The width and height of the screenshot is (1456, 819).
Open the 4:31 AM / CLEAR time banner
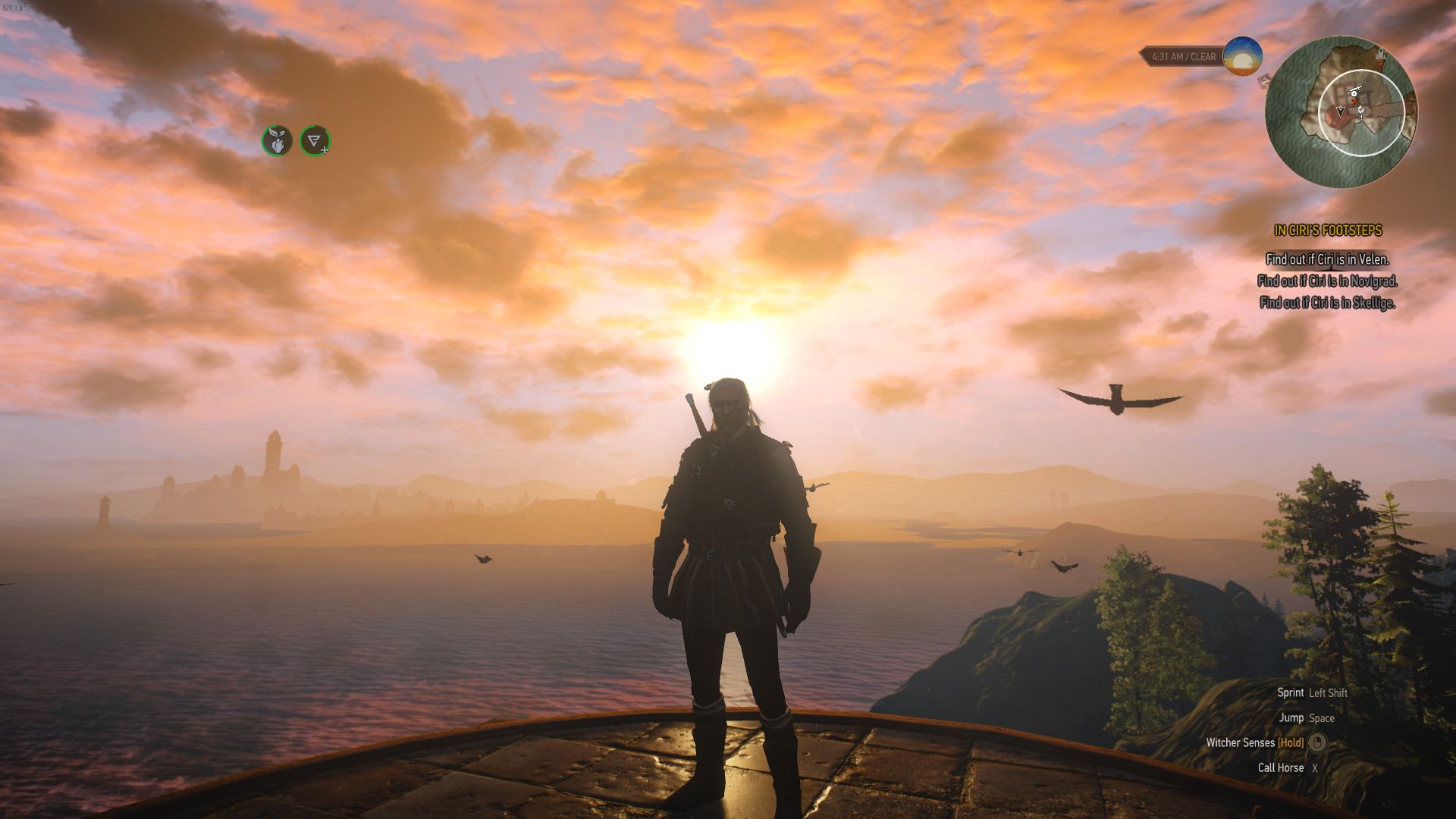tap(1183, 55)
